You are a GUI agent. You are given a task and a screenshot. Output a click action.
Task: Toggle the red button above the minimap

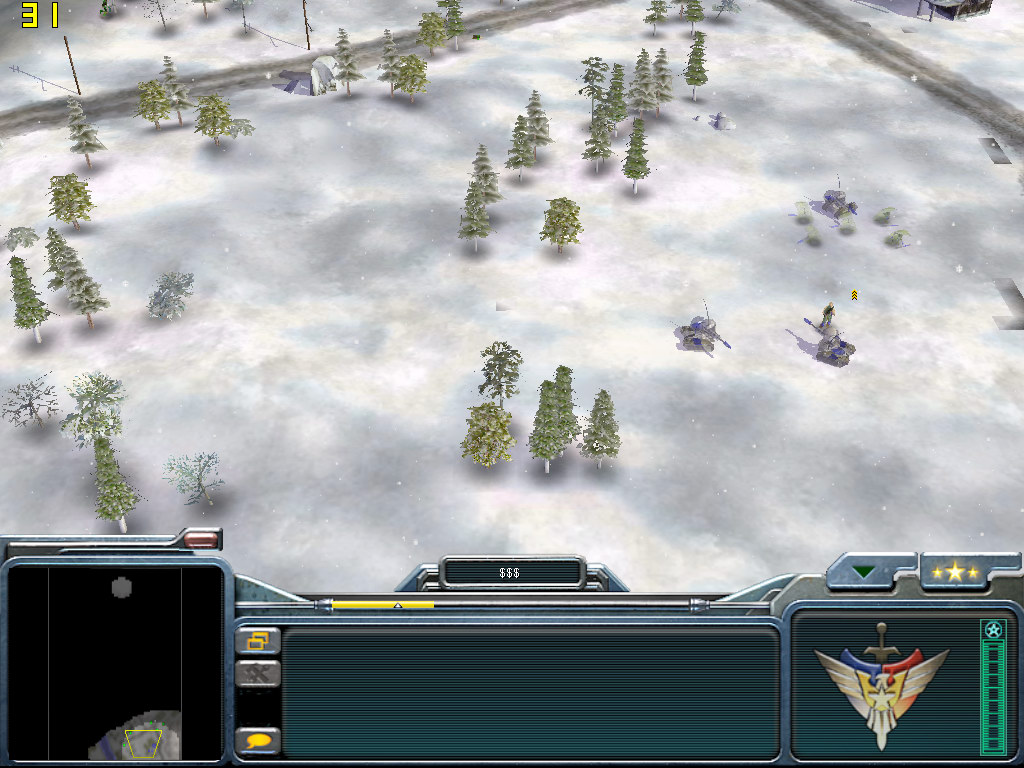click(x=201, y=540)
